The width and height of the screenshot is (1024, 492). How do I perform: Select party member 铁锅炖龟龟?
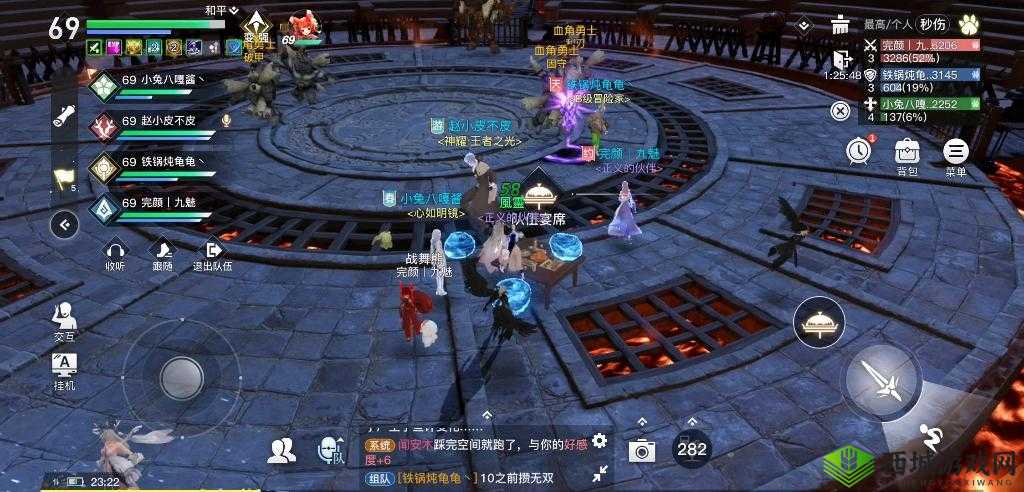[150, 165]
